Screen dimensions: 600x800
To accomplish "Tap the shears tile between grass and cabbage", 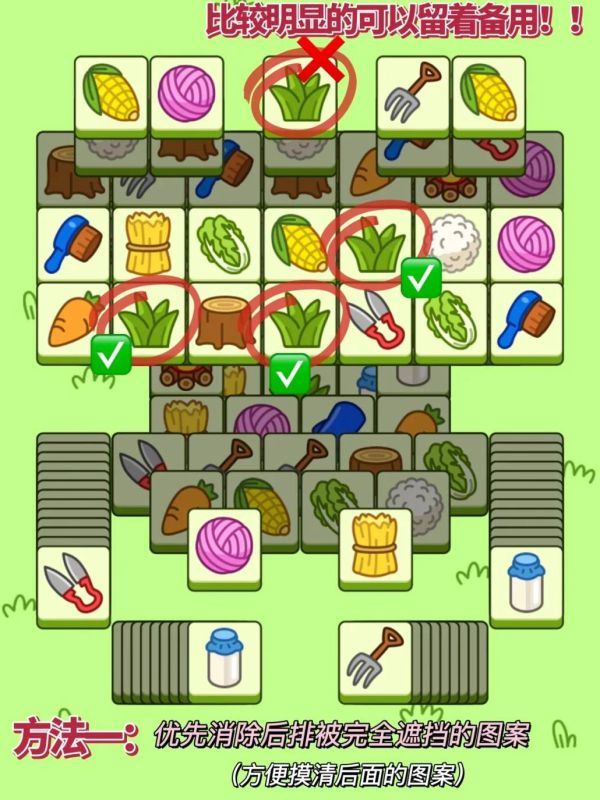I will 375,318.
